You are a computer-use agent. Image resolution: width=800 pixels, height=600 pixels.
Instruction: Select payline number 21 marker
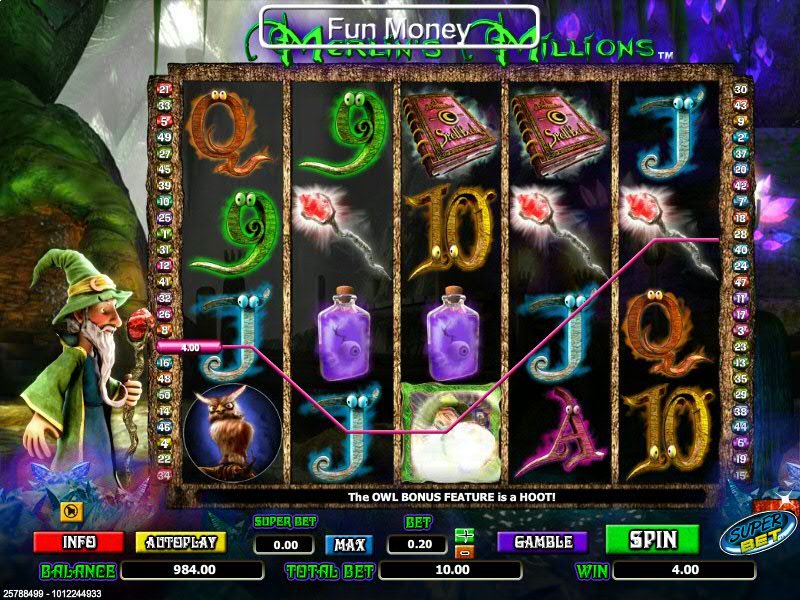(x=165, y=89)
